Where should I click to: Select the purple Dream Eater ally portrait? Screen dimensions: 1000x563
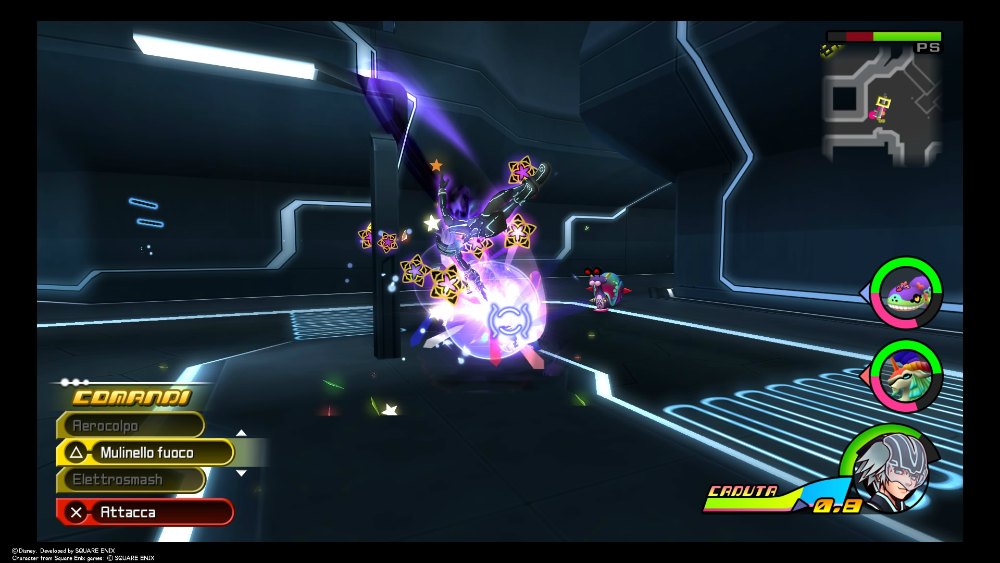click(x=906, y=292)
